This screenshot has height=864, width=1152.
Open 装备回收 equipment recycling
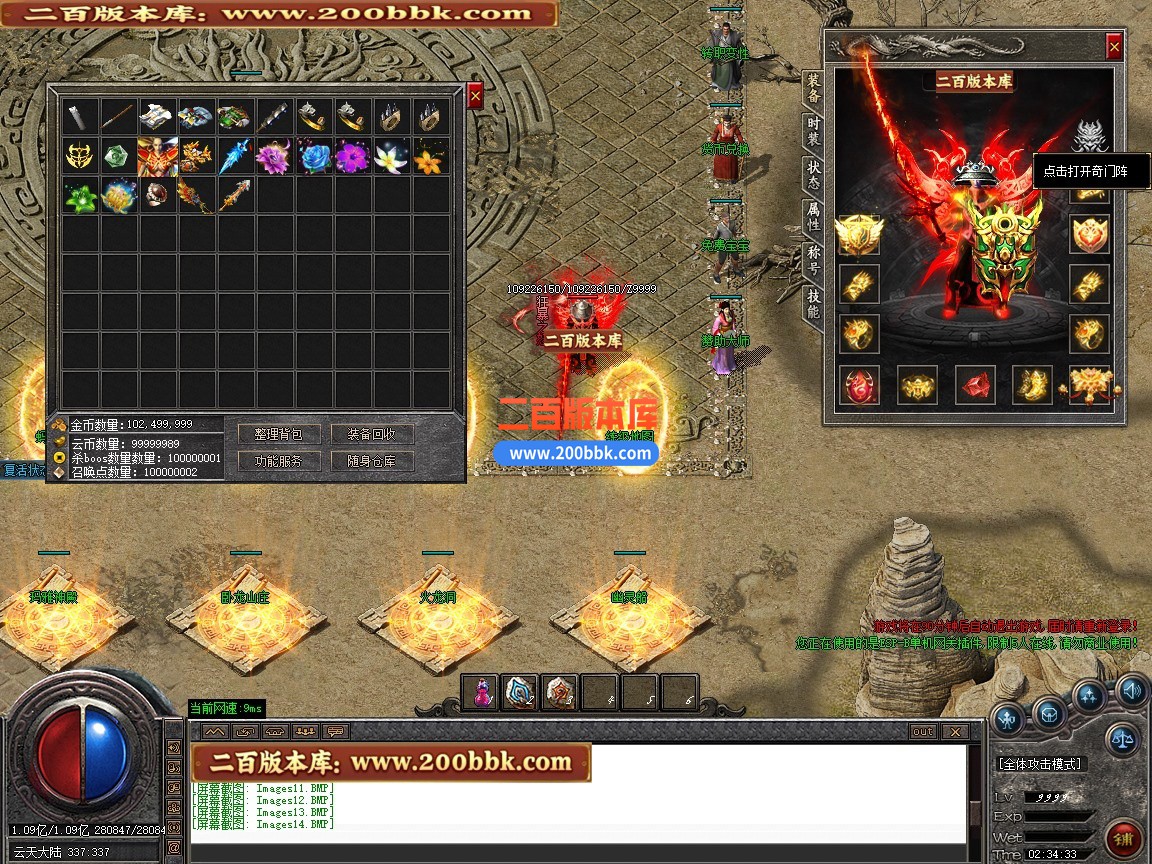tap(372, 434)
